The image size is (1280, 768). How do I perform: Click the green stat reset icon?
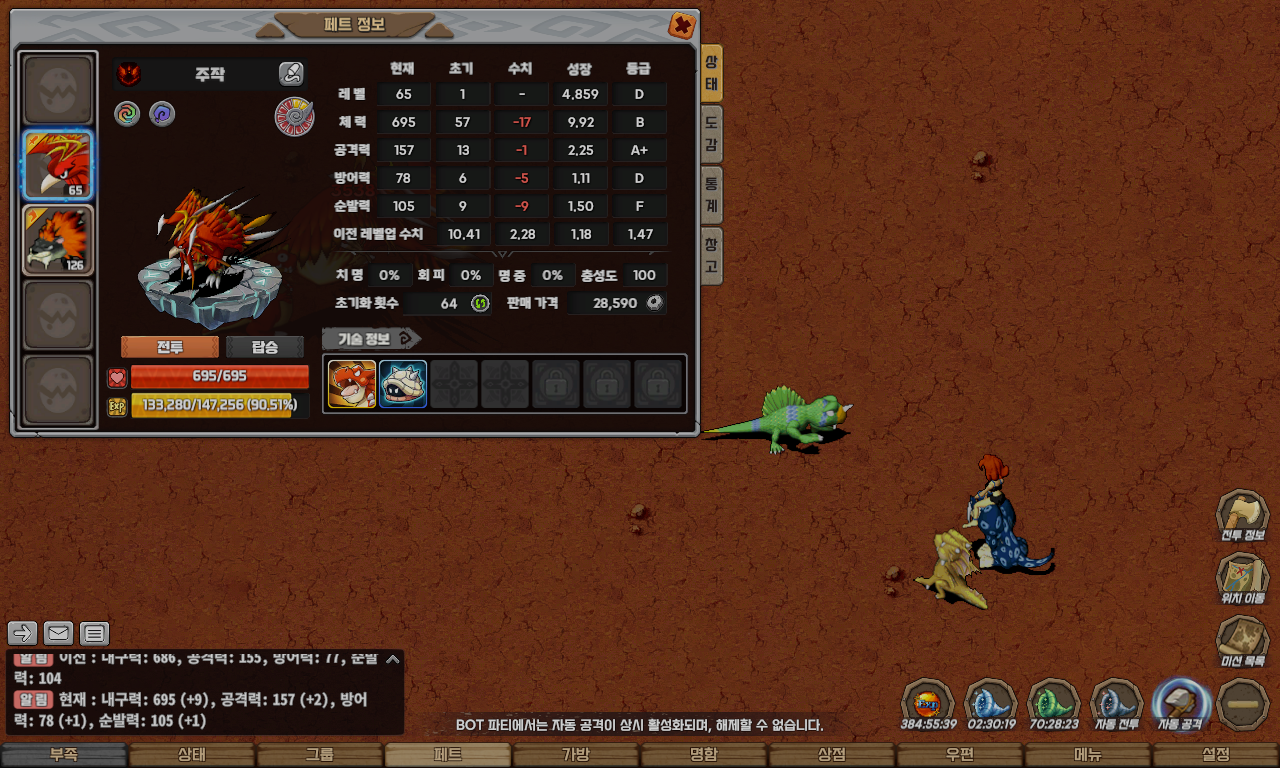tap(480, 303)
